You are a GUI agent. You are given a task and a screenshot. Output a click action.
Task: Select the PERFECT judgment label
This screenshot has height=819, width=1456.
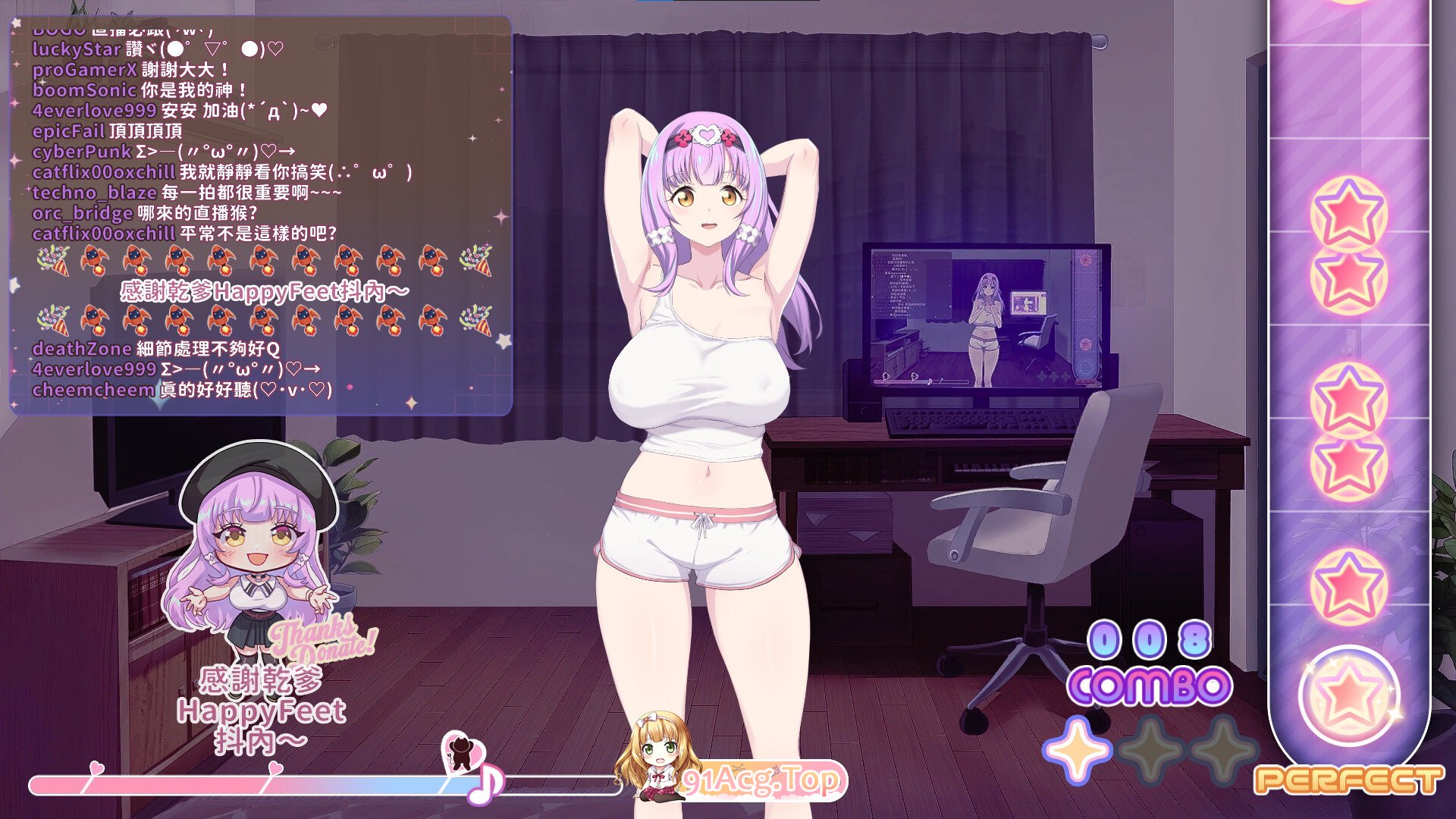click(1350, 781)
